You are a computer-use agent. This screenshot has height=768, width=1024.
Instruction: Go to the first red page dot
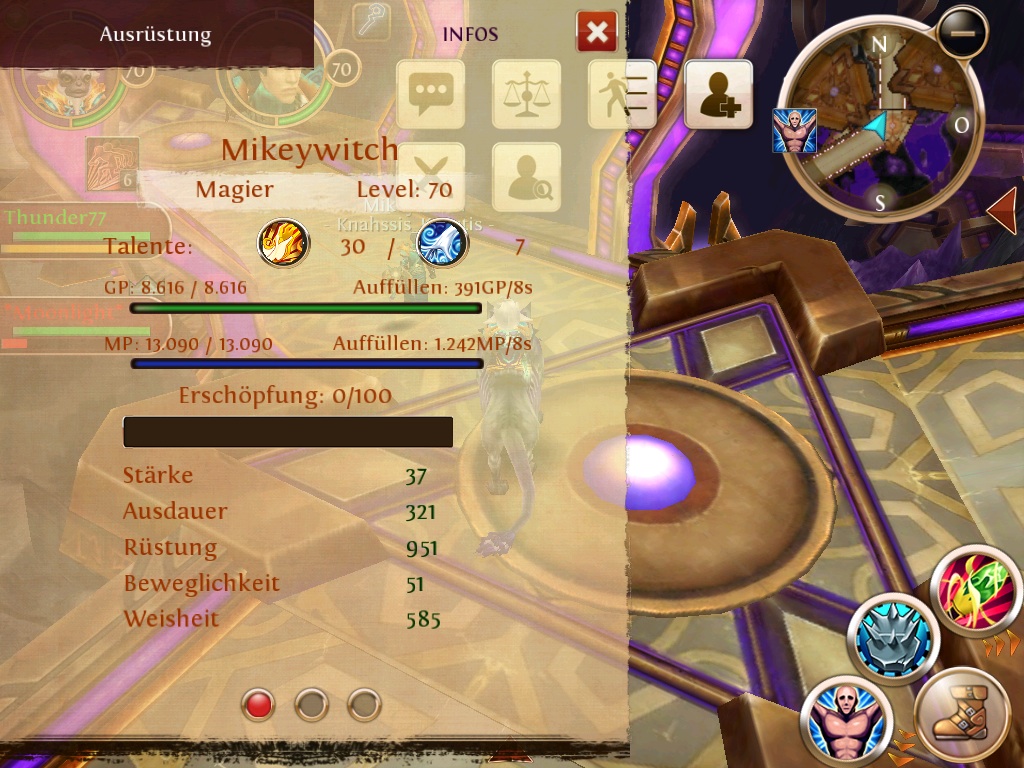[258, 705]
